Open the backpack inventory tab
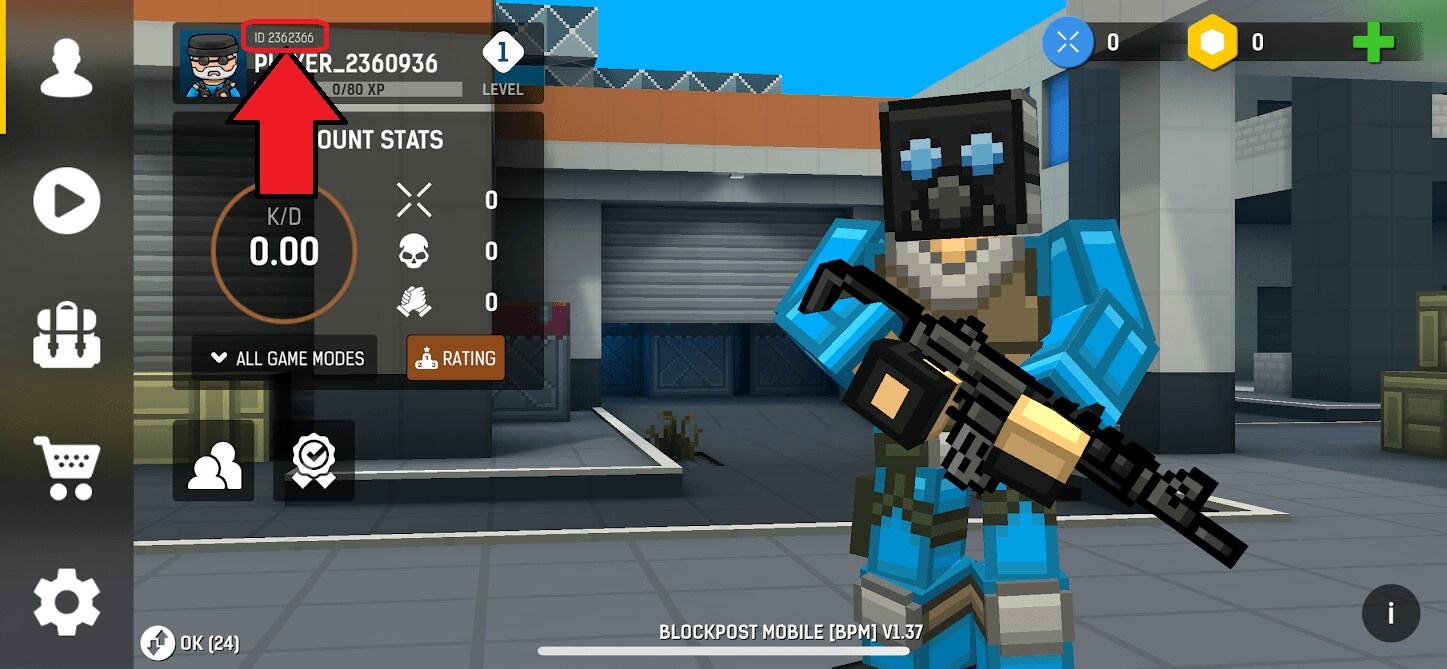 tap(66, 336)
